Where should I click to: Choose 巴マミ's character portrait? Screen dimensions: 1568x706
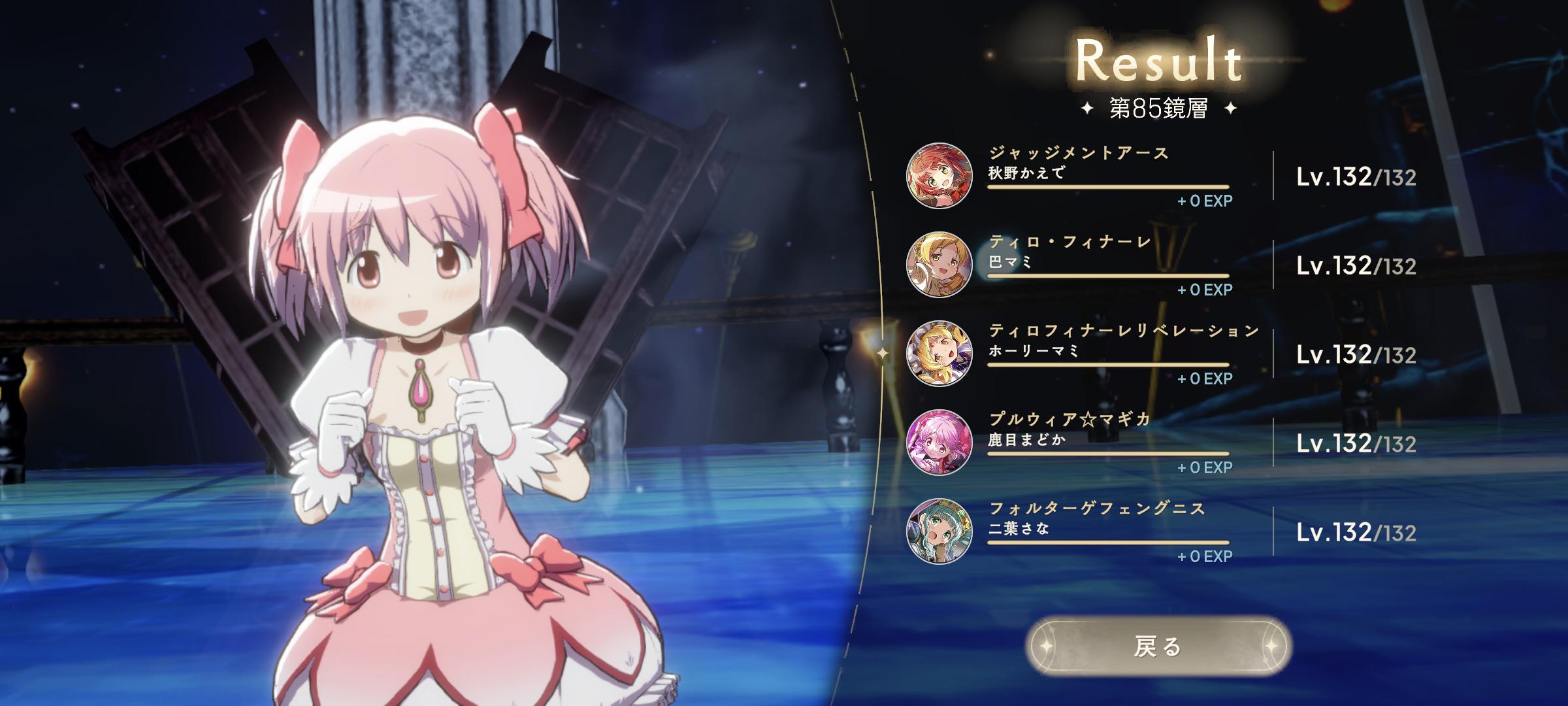point(939,265)
